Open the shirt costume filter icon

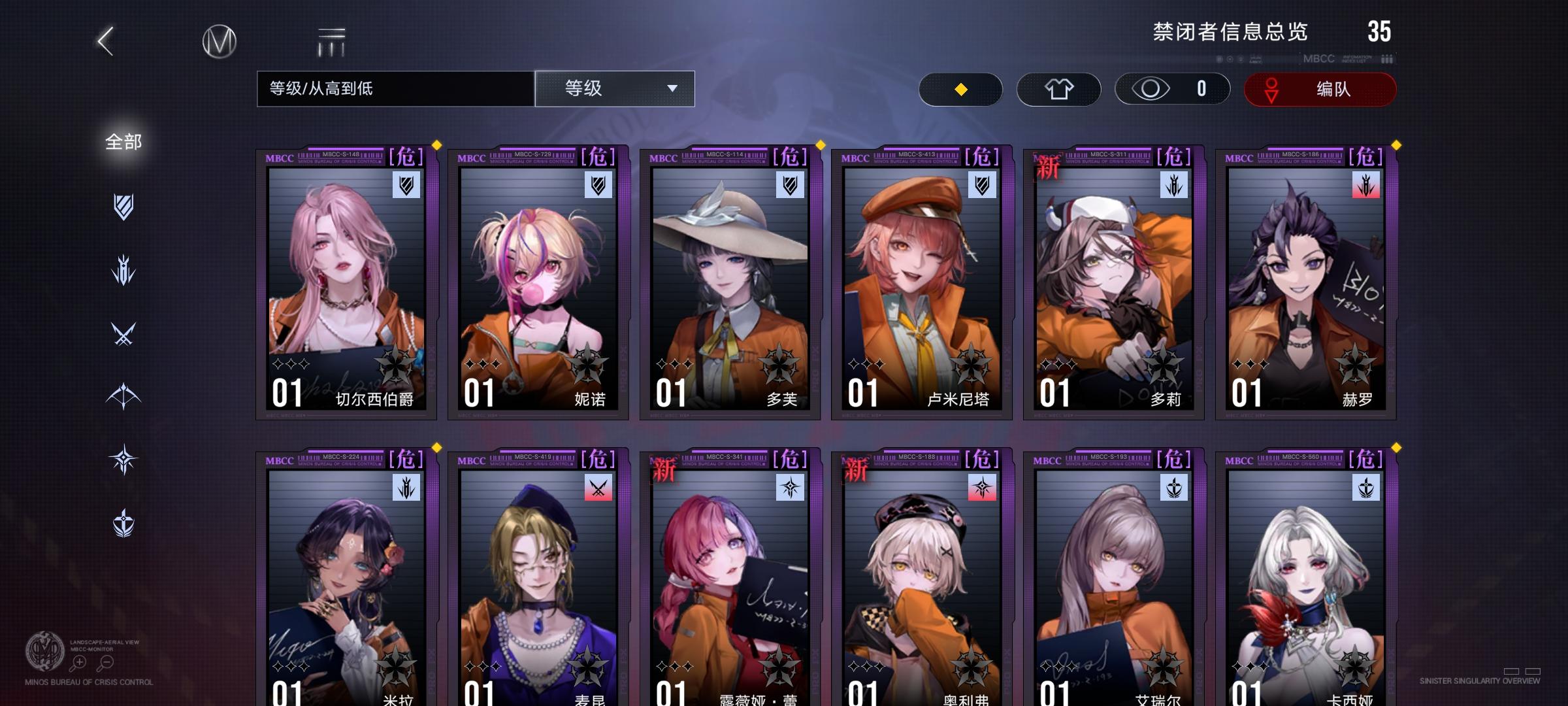(1058, 89)
